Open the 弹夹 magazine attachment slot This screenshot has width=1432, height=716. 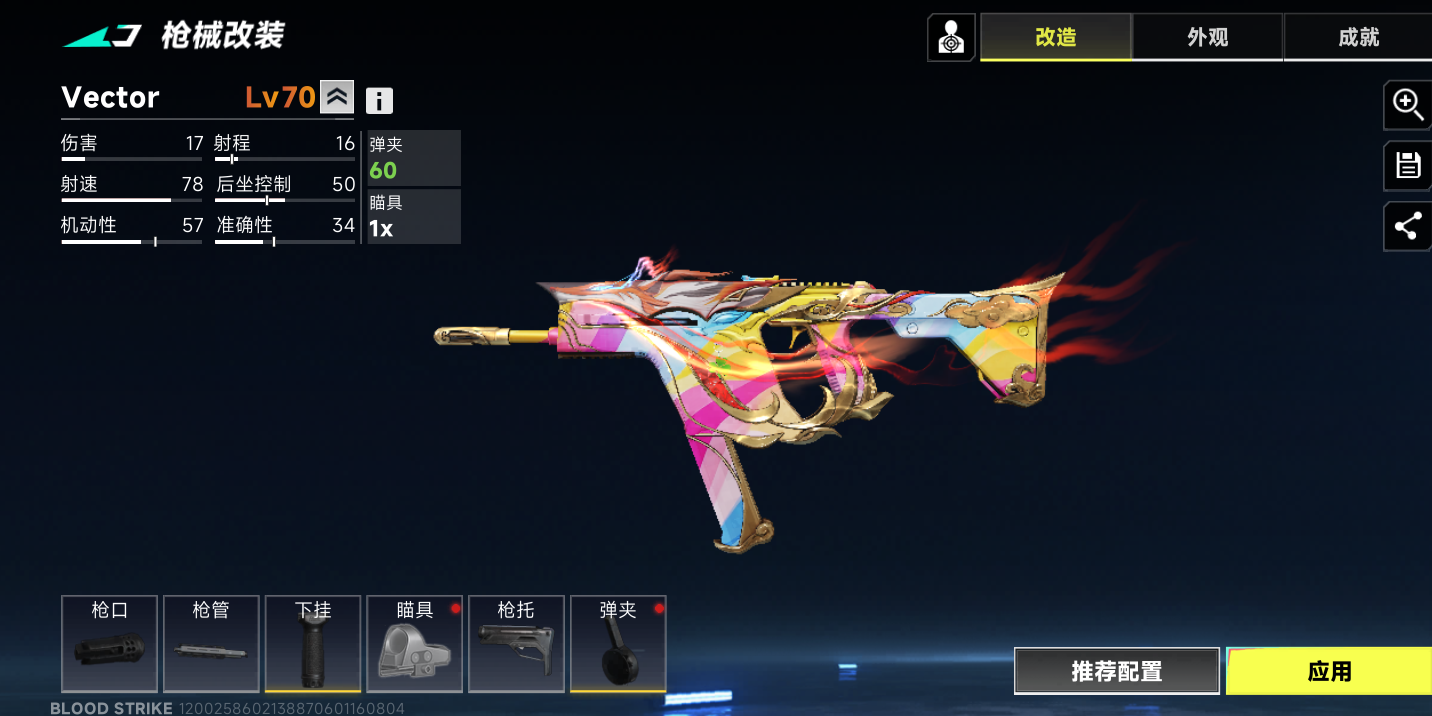click(x=618, y=643)
